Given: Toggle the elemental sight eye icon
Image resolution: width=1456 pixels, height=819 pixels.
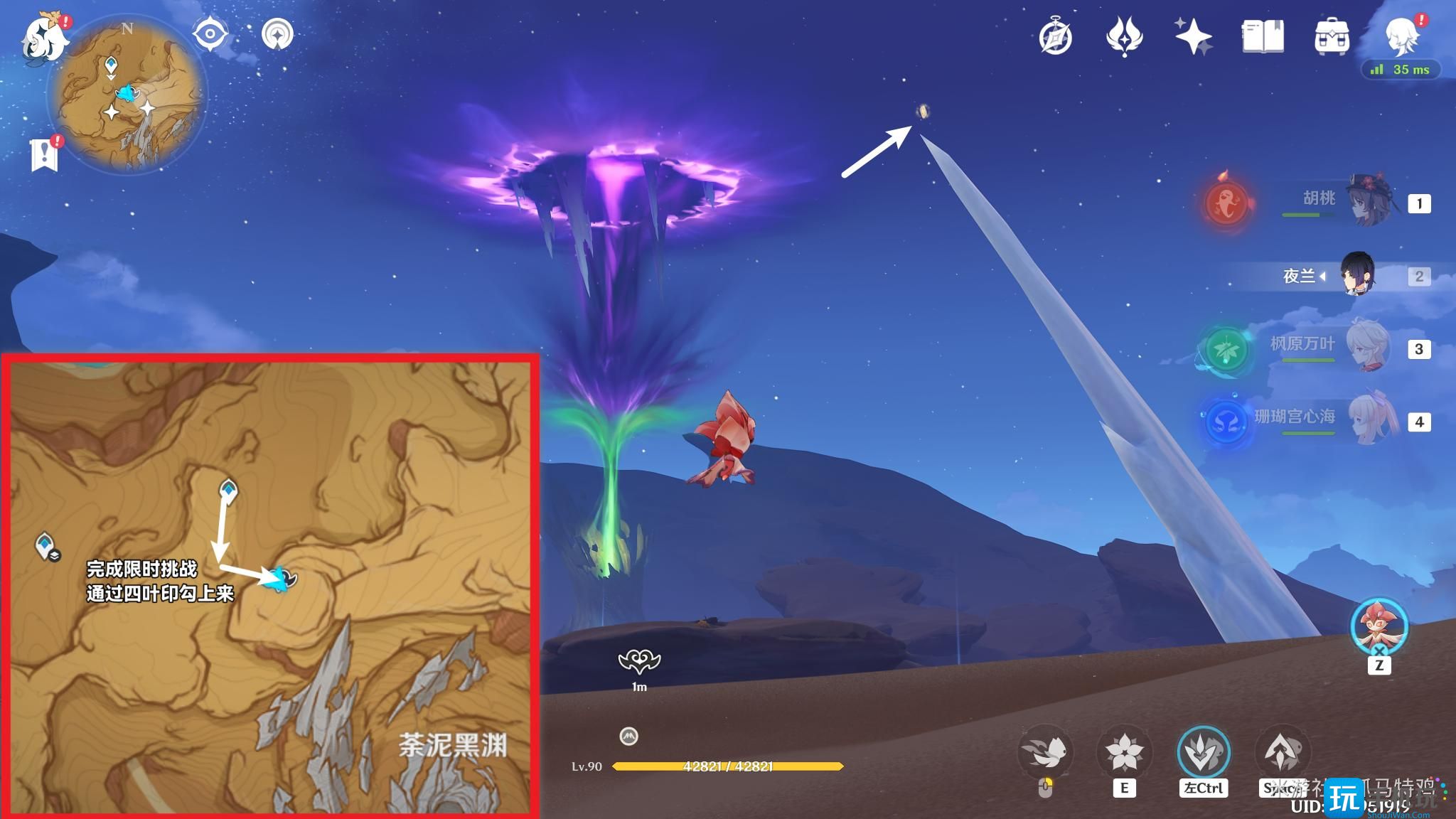Looking at the screenshot, I should tap(210, 33).
